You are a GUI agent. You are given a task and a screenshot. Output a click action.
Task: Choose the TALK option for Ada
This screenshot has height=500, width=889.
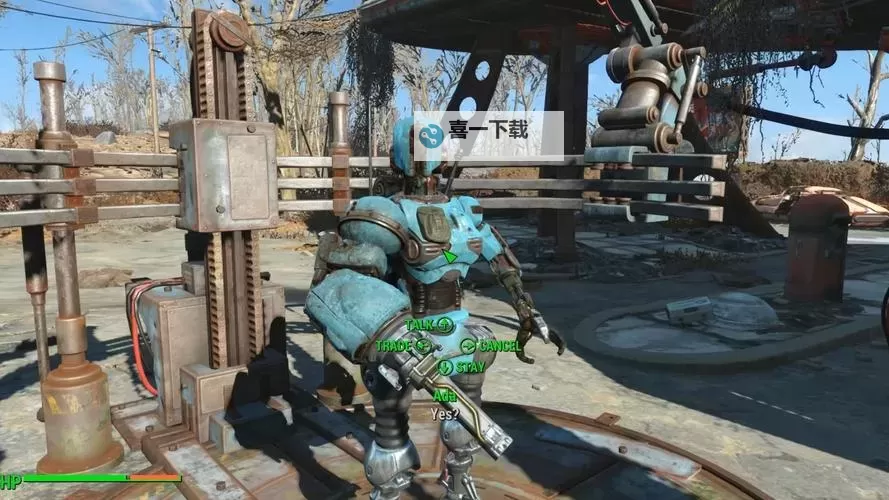(x=430, y=324)
